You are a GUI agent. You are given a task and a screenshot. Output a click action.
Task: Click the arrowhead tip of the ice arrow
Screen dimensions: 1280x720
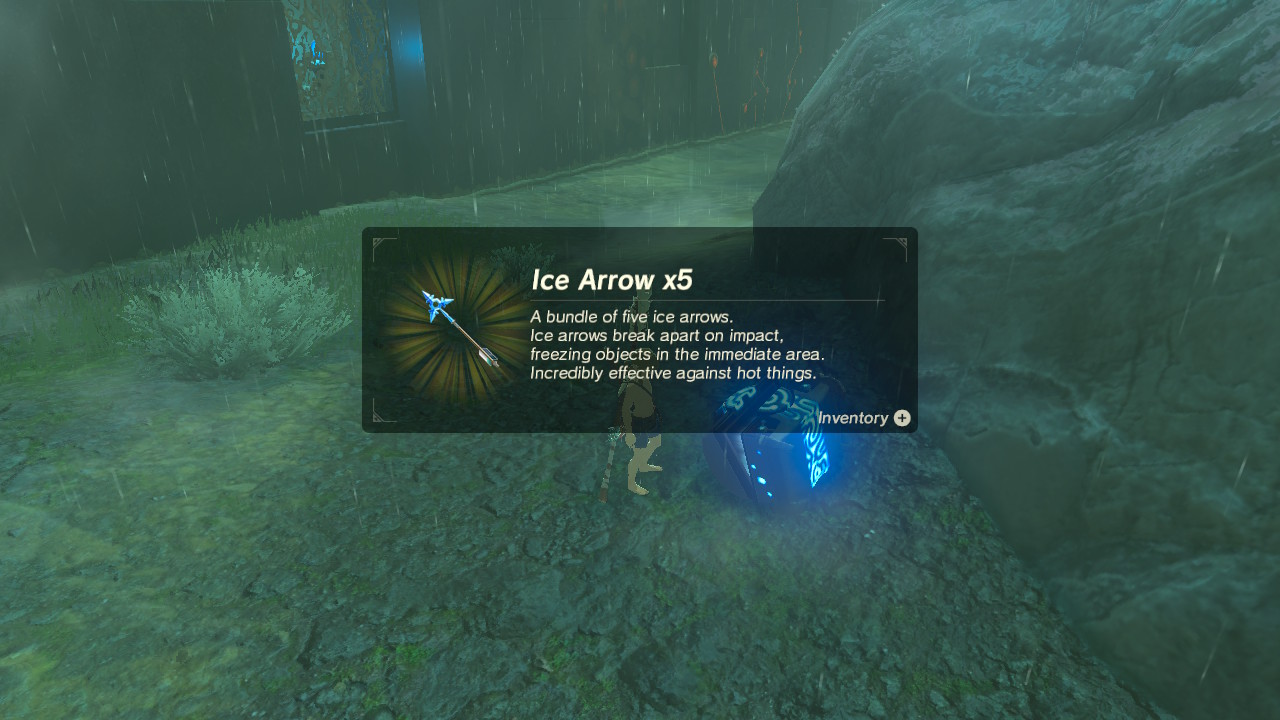(436, 306)
